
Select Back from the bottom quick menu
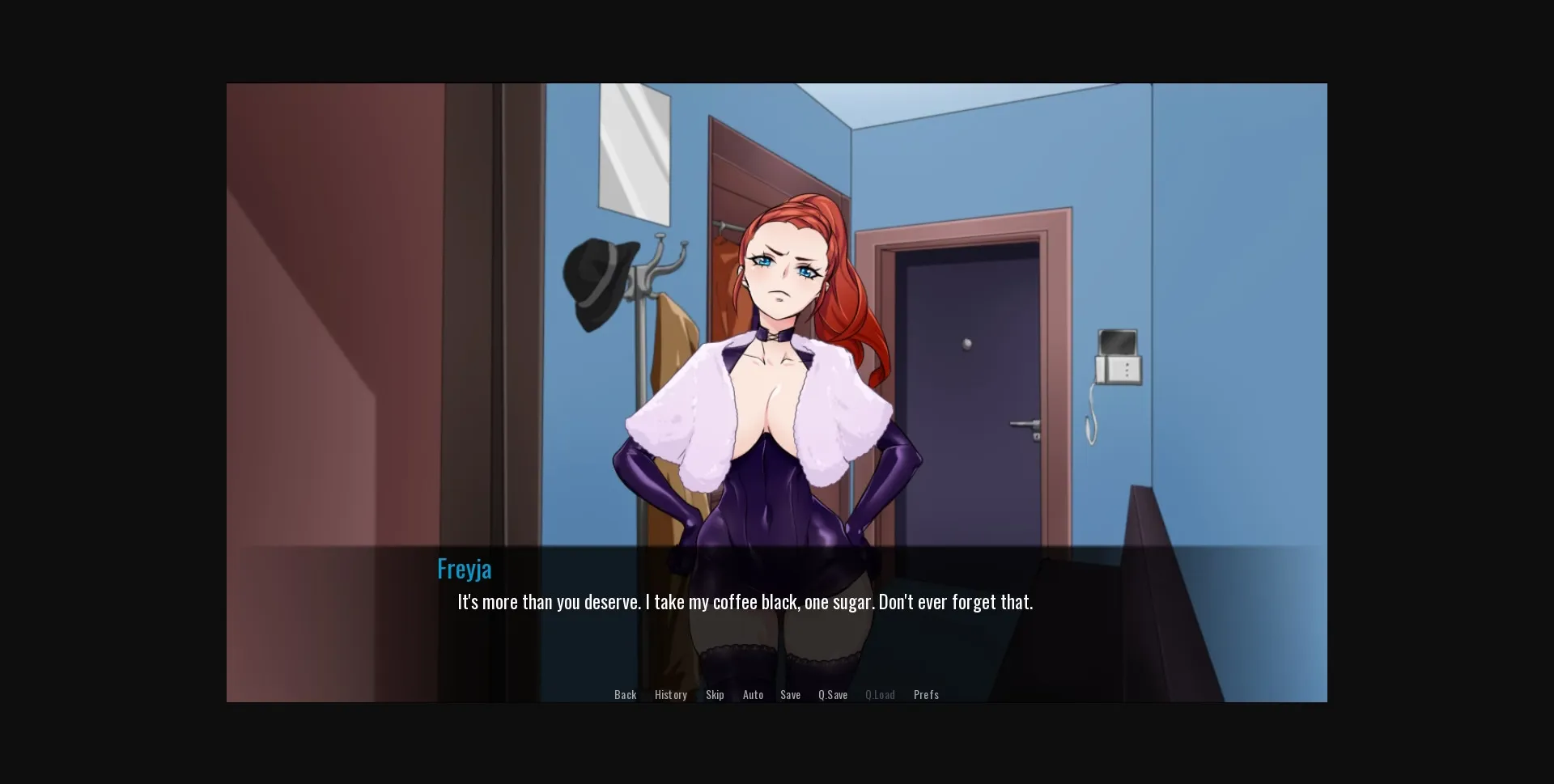(625, 694)
